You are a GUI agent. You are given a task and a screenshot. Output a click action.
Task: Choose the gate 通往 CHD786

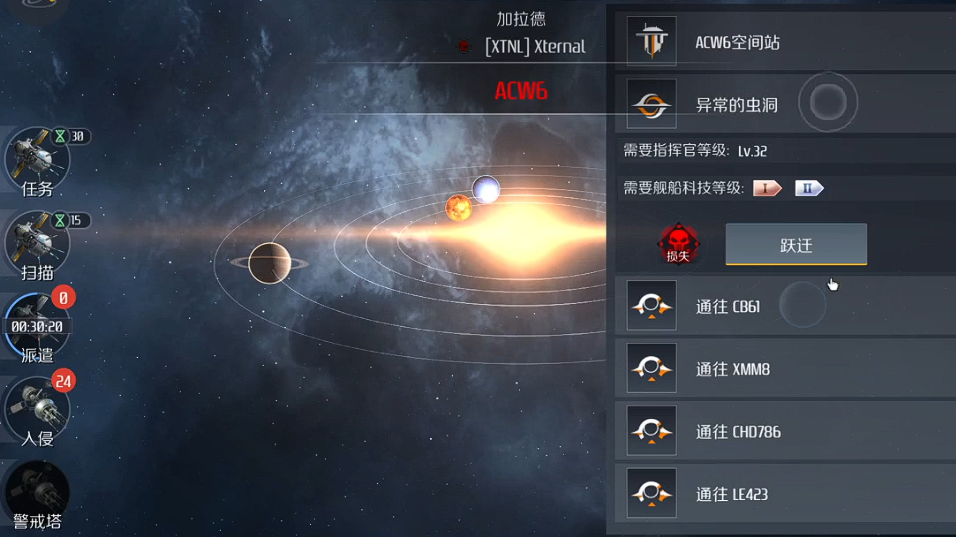click(x=785, y=431)
